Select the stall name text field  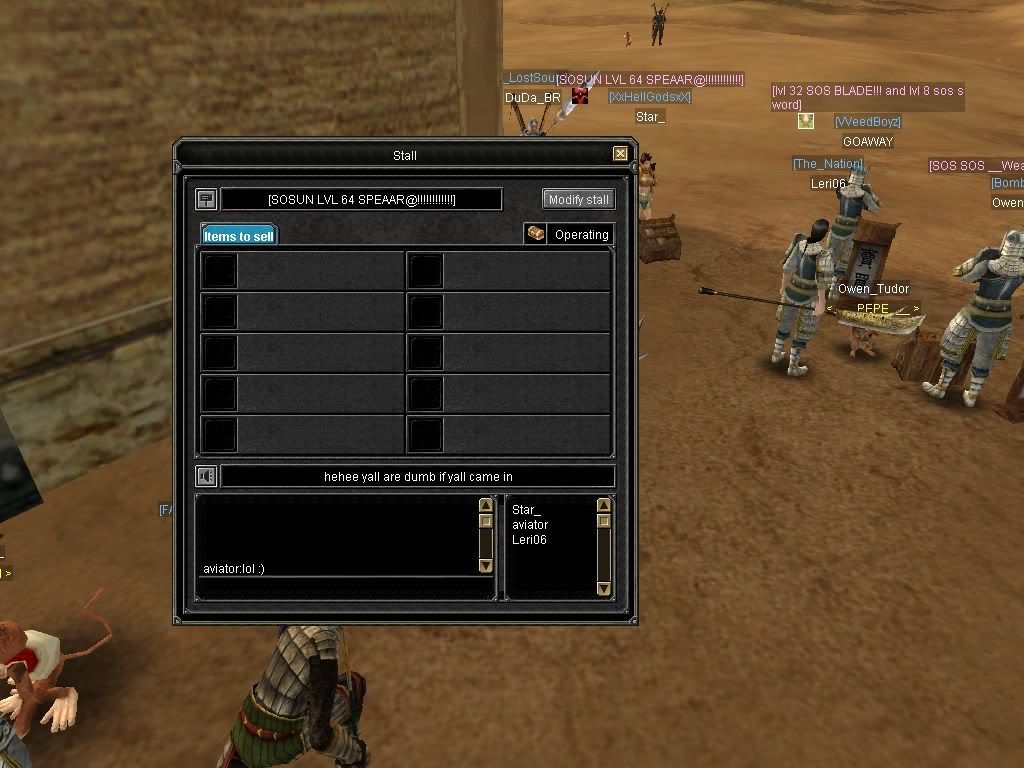click(361, 200)
